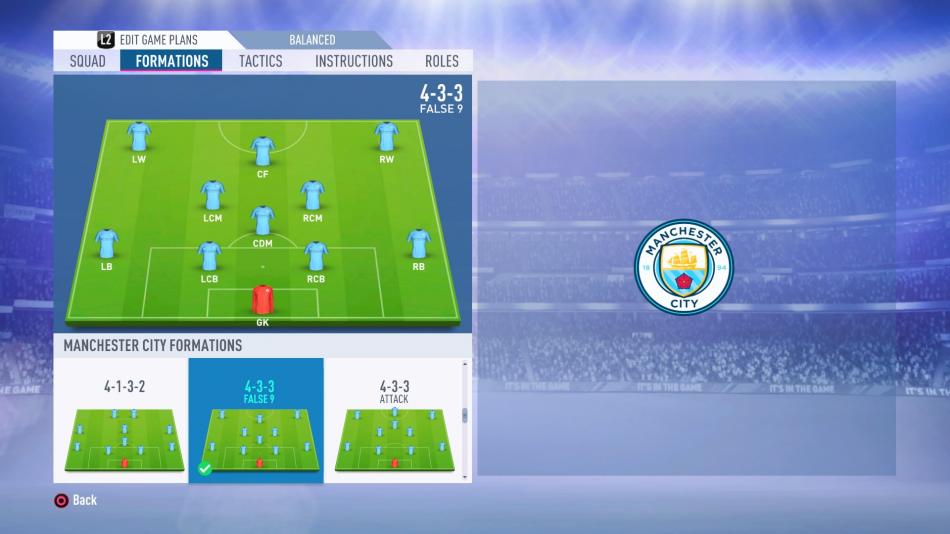The height and width of the screenshot is (534, 950).
Task: Show the Roles tab
Action: [442, 61]
